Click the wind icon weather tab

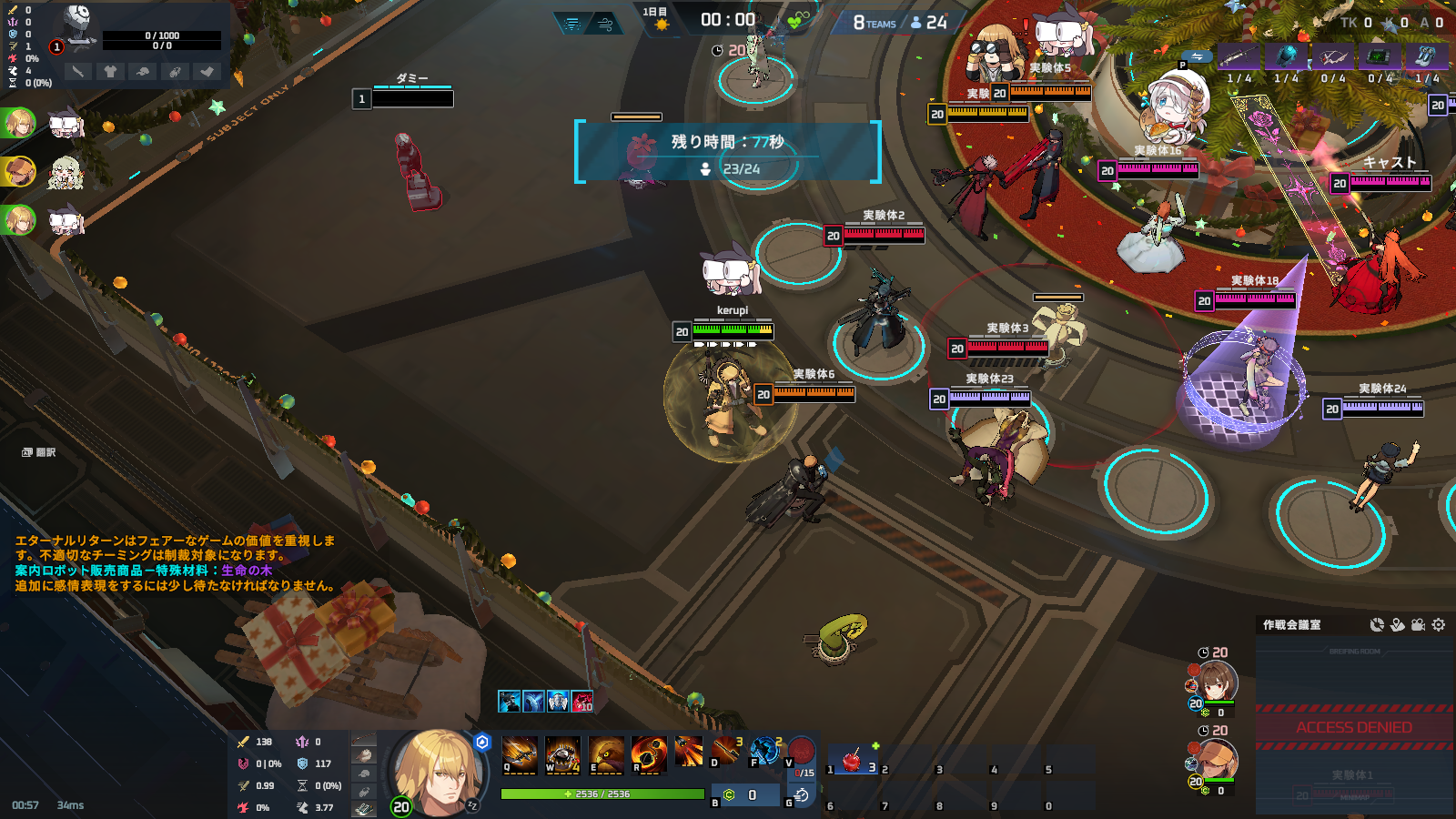click(606, 24)
